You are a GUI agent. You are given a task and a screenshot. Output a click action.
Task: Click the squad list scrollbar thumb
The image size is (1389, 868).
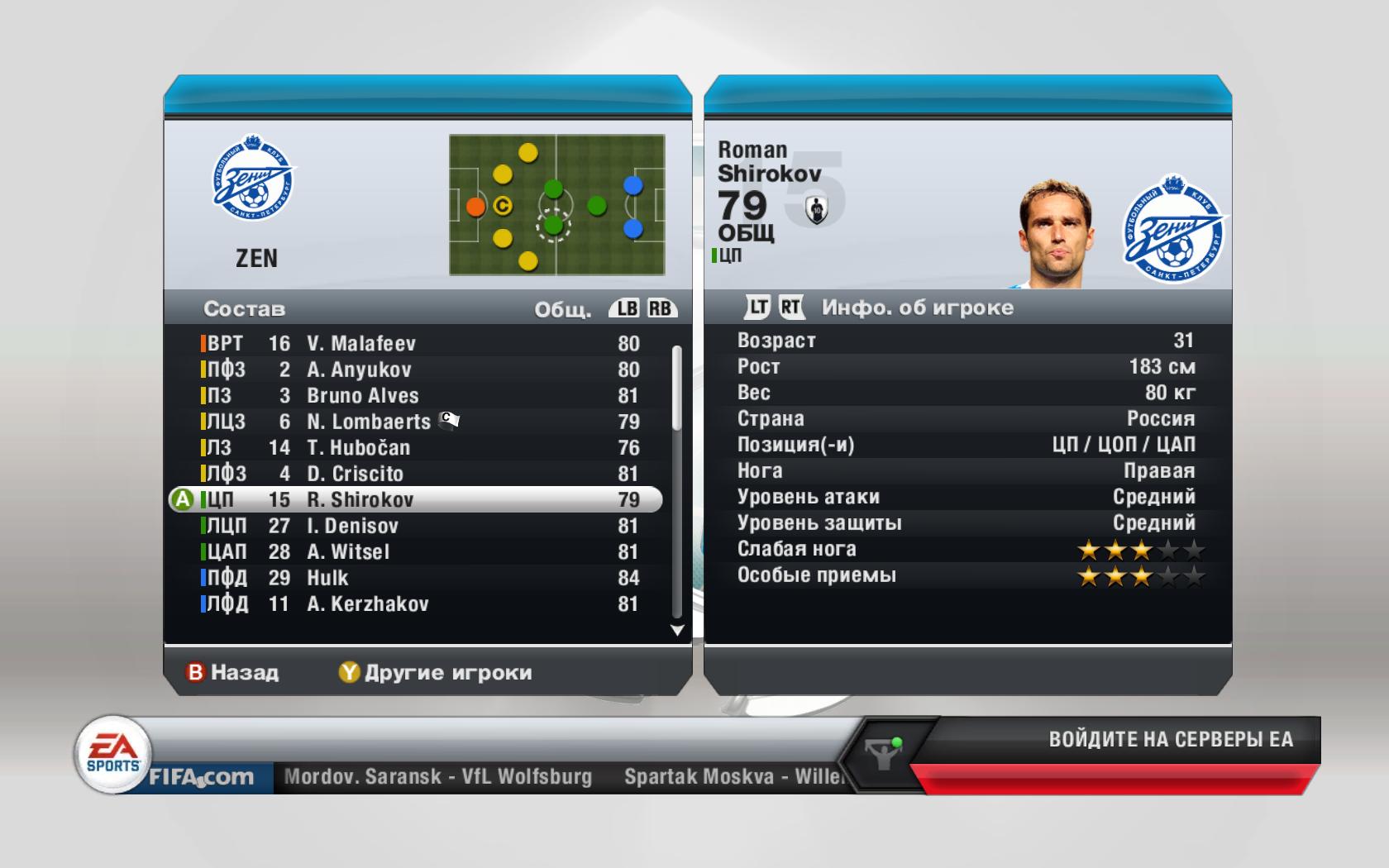[x=677, y=387]
